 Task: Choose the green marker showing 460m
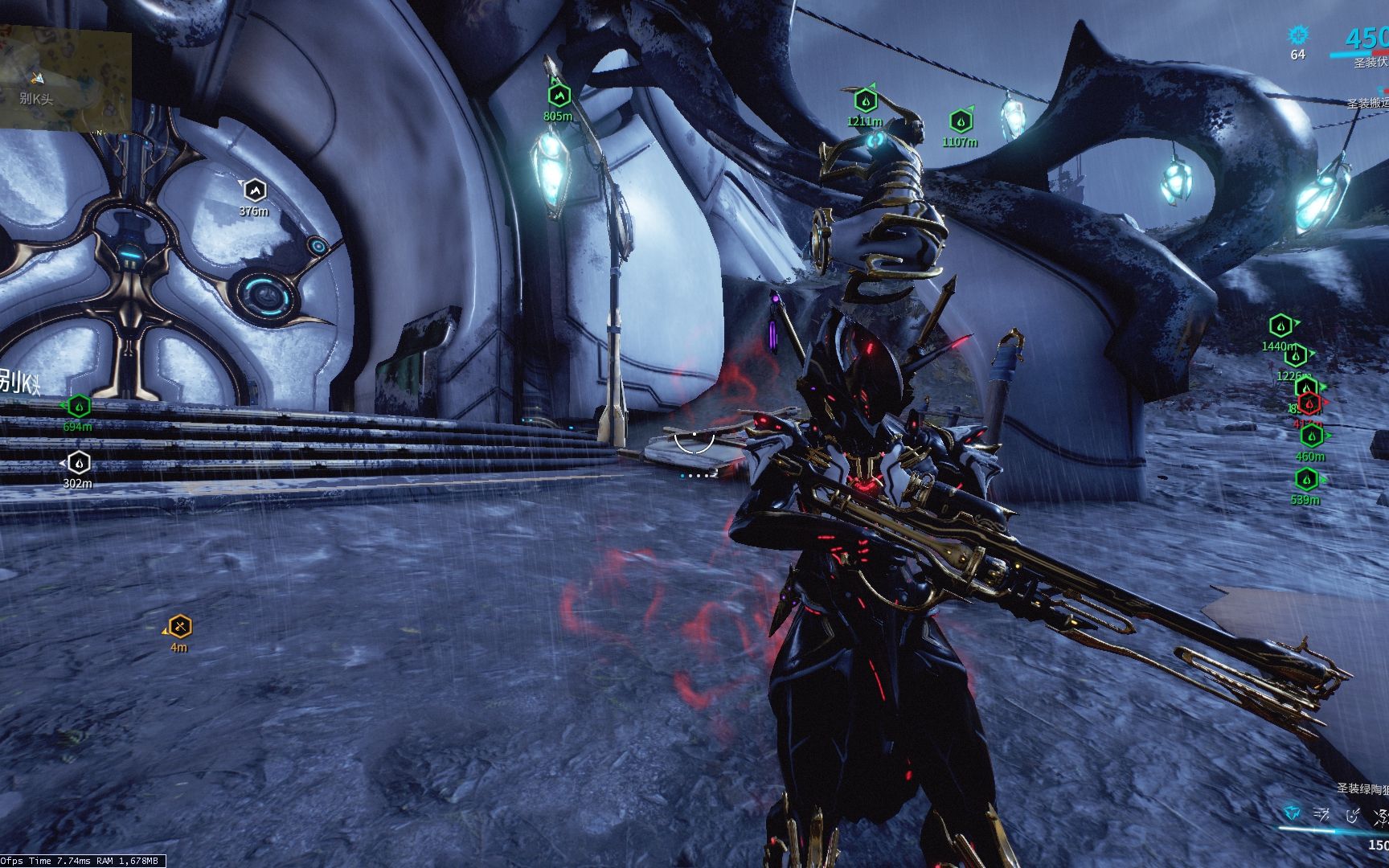tap(1312, 436)
